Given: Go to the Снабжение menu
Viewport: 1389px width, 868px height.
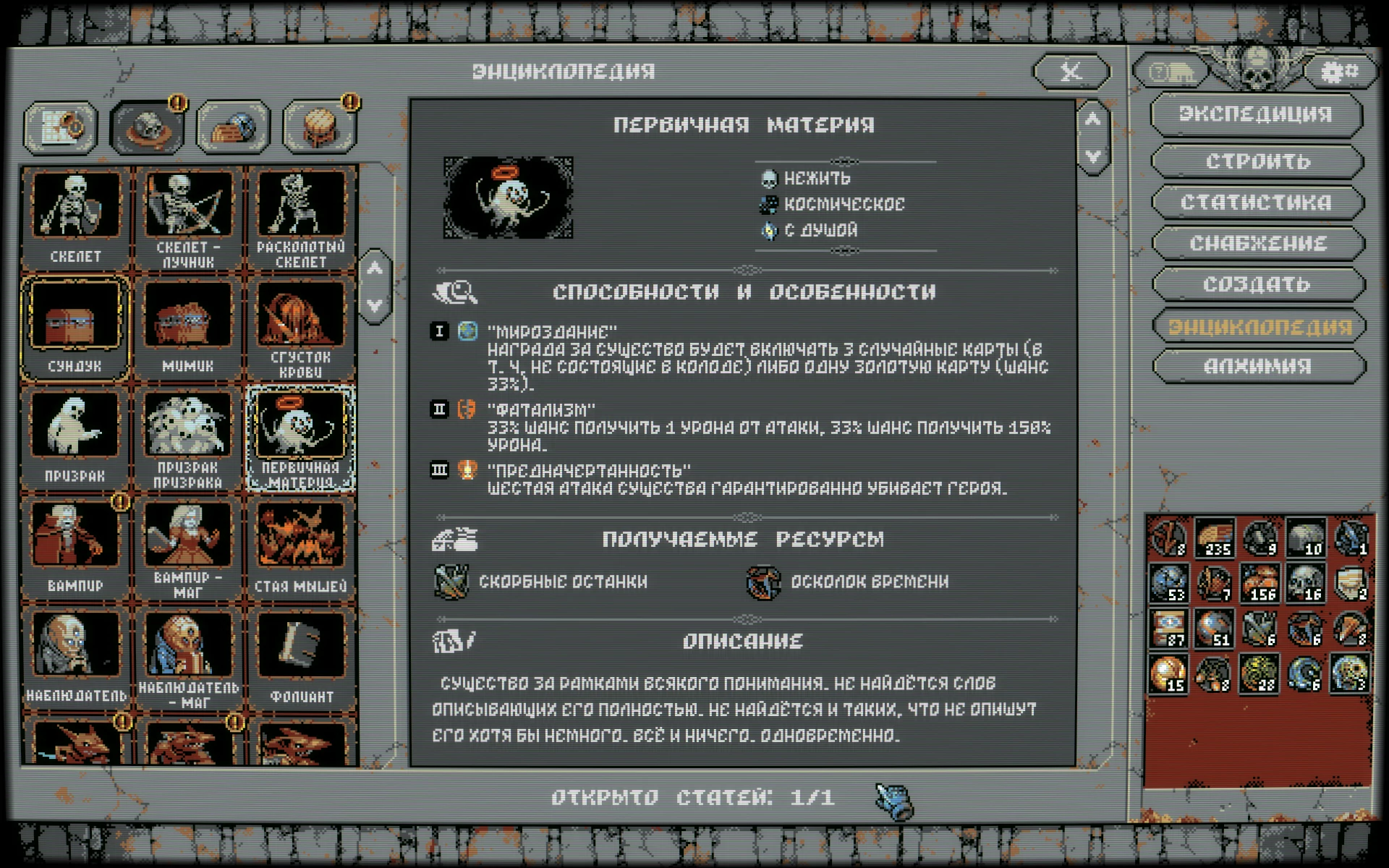Looking at the screenshot, I should click(1257, 244).
